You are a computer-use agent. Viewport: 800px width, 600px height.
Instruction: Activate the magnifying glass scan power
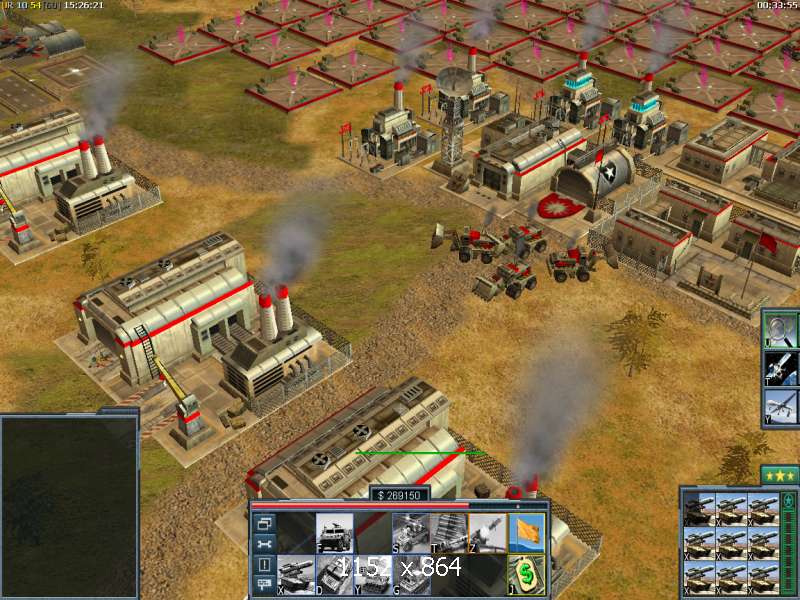(781, 328)
